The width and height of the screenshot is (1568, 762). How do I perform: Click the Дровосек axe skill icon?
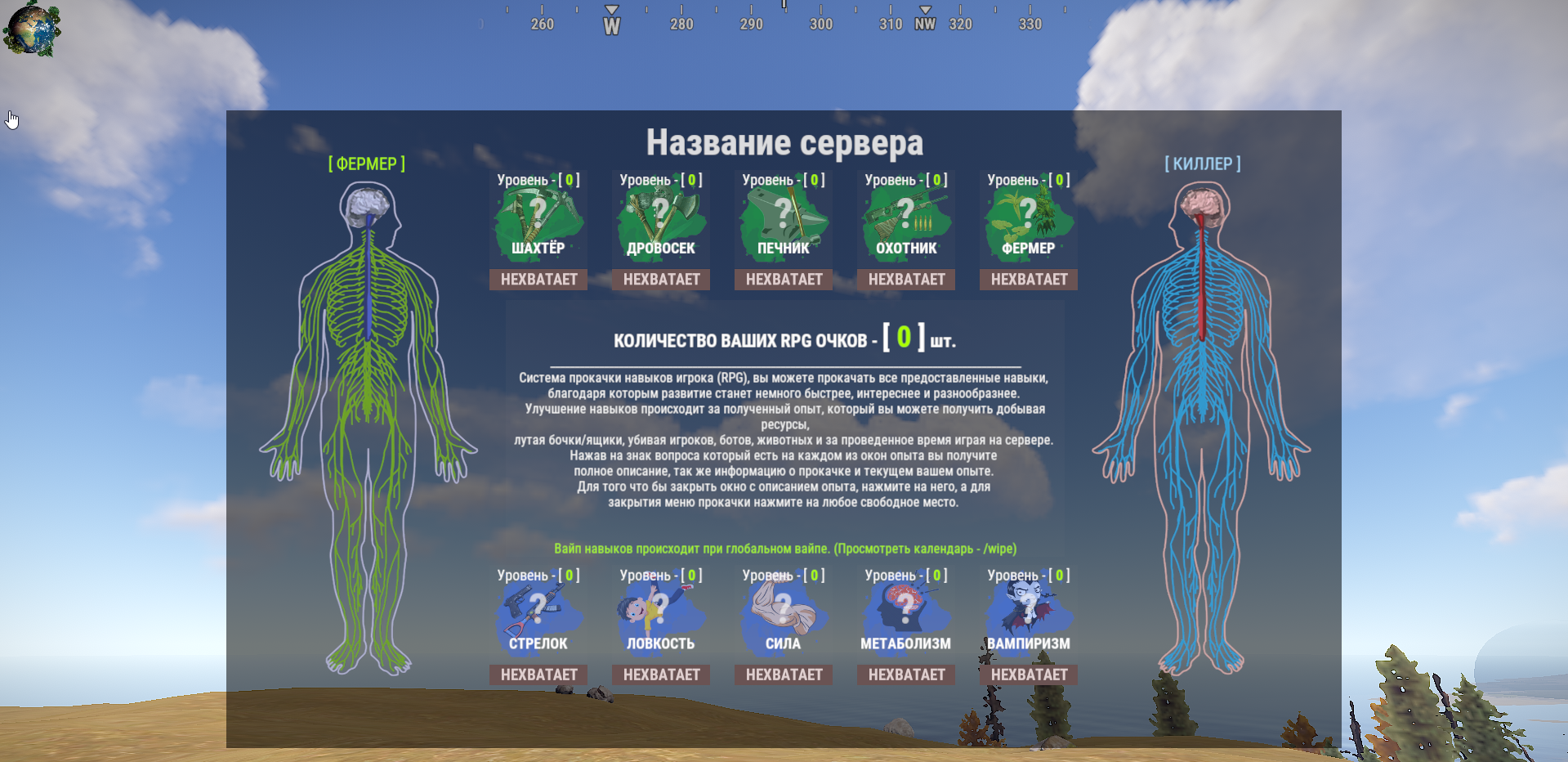(660, 214)
